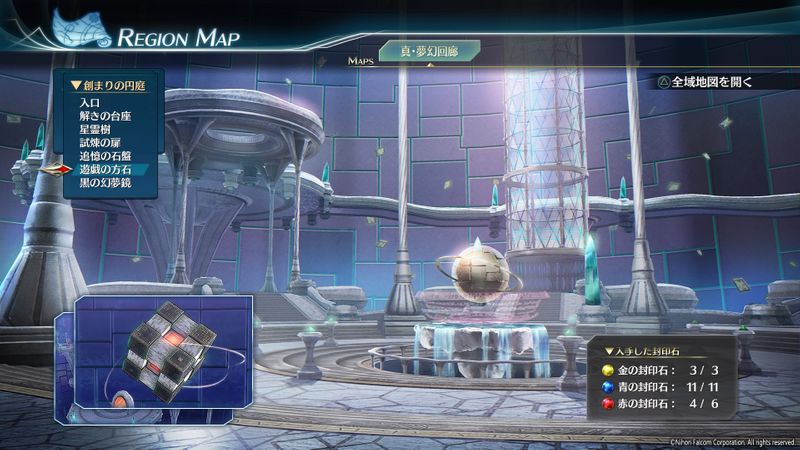Select 黒の幻夢鏡 at the list bottom
Image resolution: width=800 pixels, height=450 pixels.
coord(105,184)
